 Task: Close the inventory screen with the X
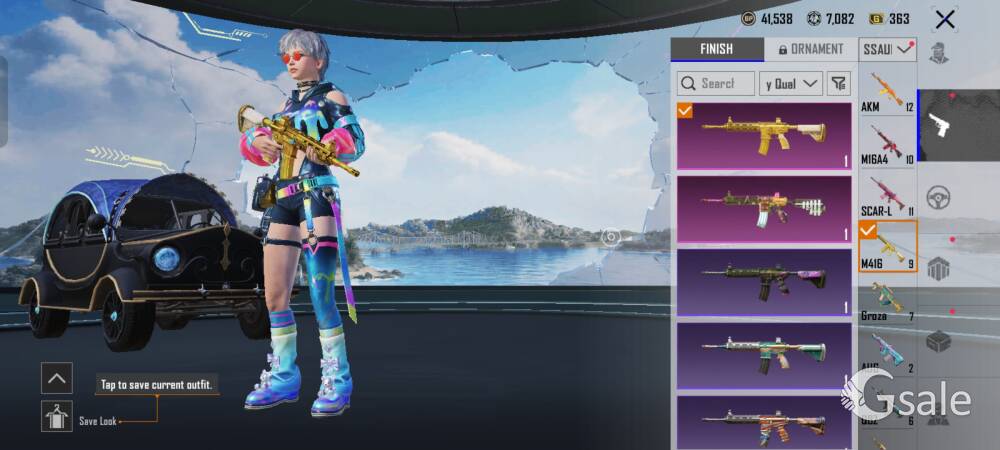click(x=944, y=19)
